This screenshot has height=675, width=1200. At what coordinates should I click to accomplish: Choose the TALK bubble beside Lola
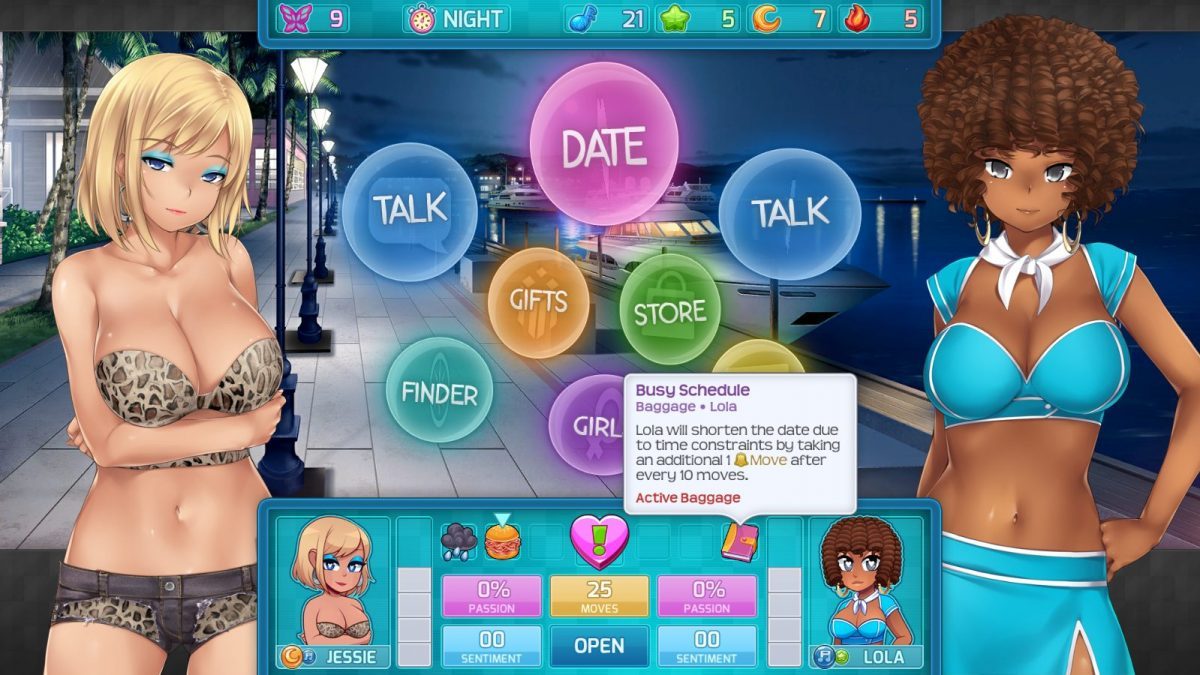pos(789,213)
